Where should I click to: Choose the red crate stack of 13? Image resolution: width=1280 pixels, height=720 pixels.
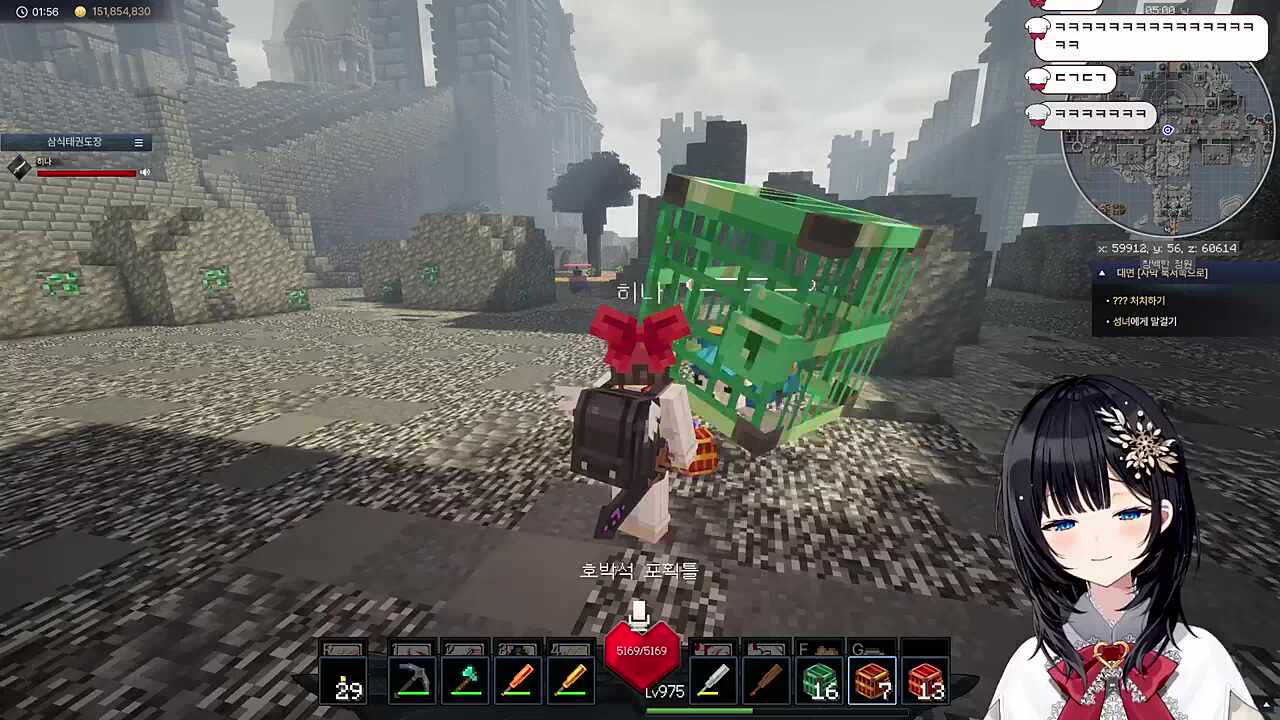[926, 680]
